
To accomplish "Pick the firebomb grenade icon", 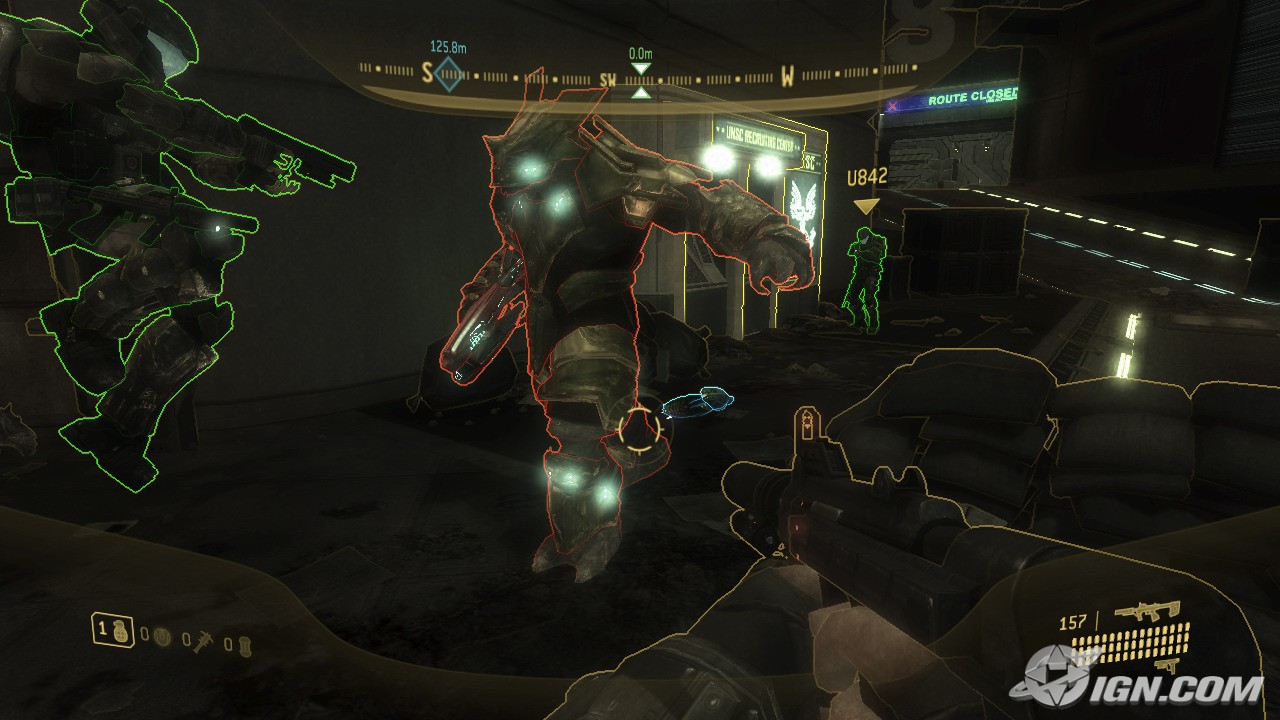I will point(247,641).
